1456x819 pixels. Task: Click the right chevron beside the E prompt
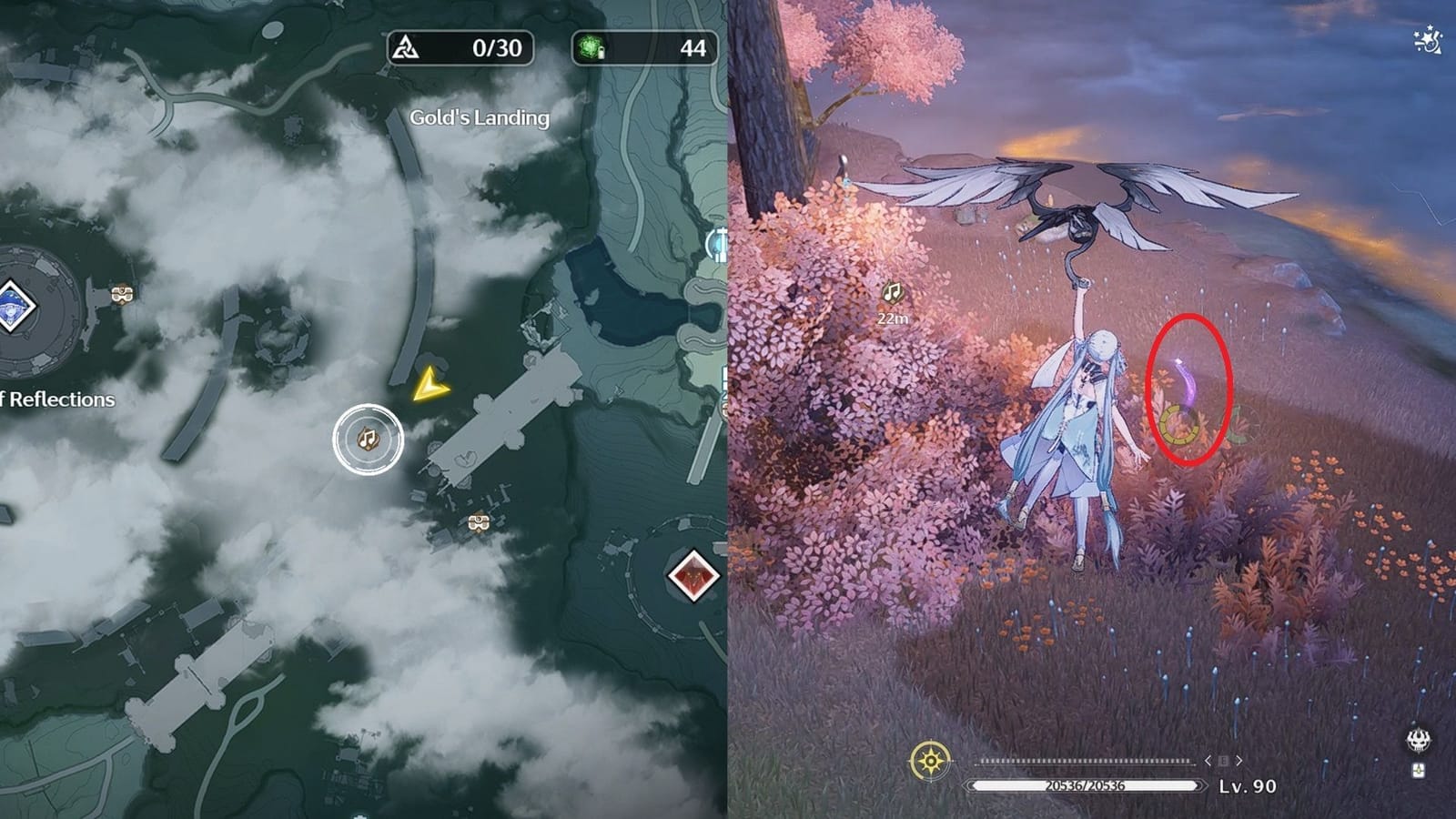(1239, 761)
